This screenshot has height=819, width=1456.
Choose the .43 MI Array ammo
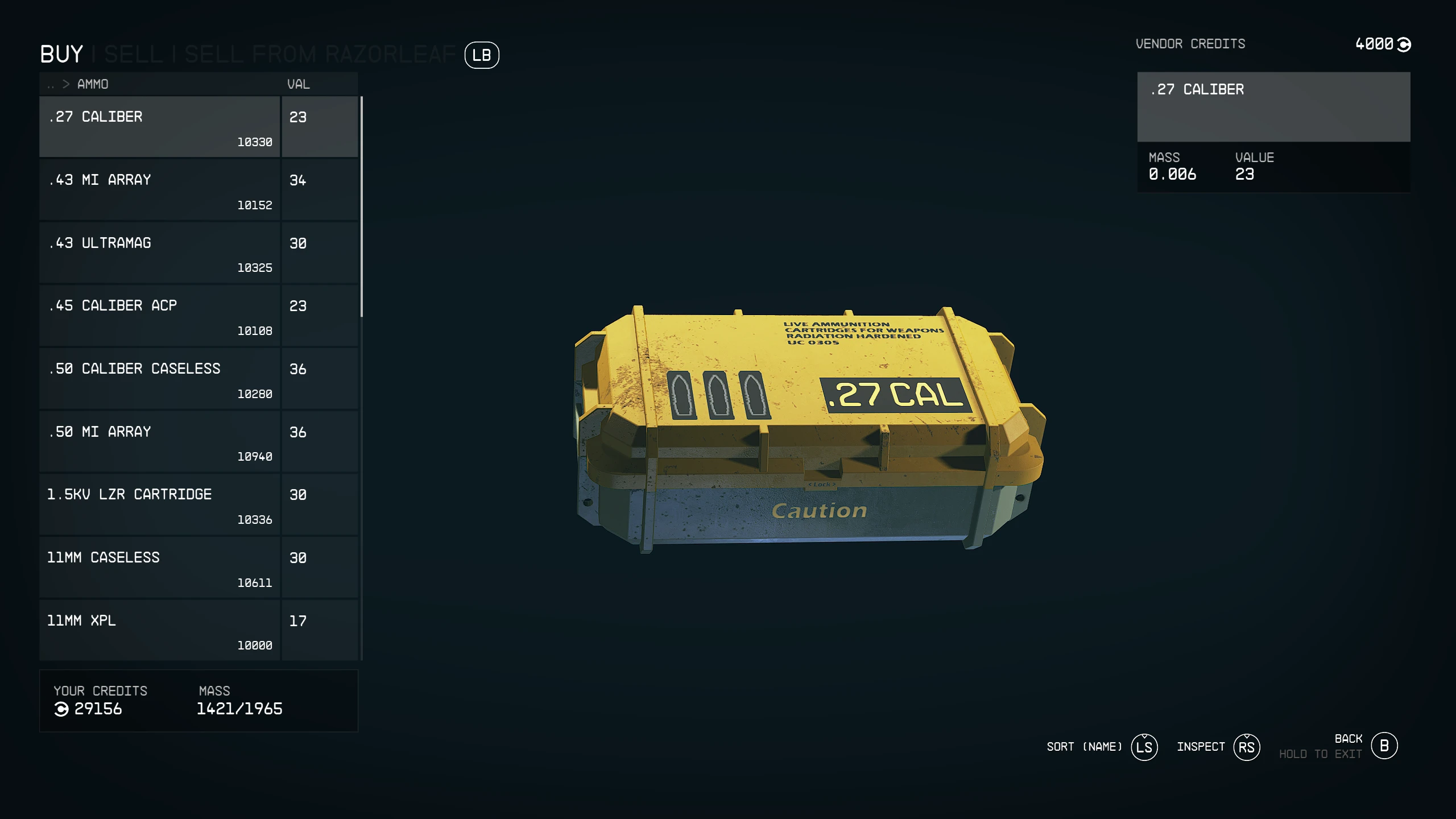tap(159, 189)
